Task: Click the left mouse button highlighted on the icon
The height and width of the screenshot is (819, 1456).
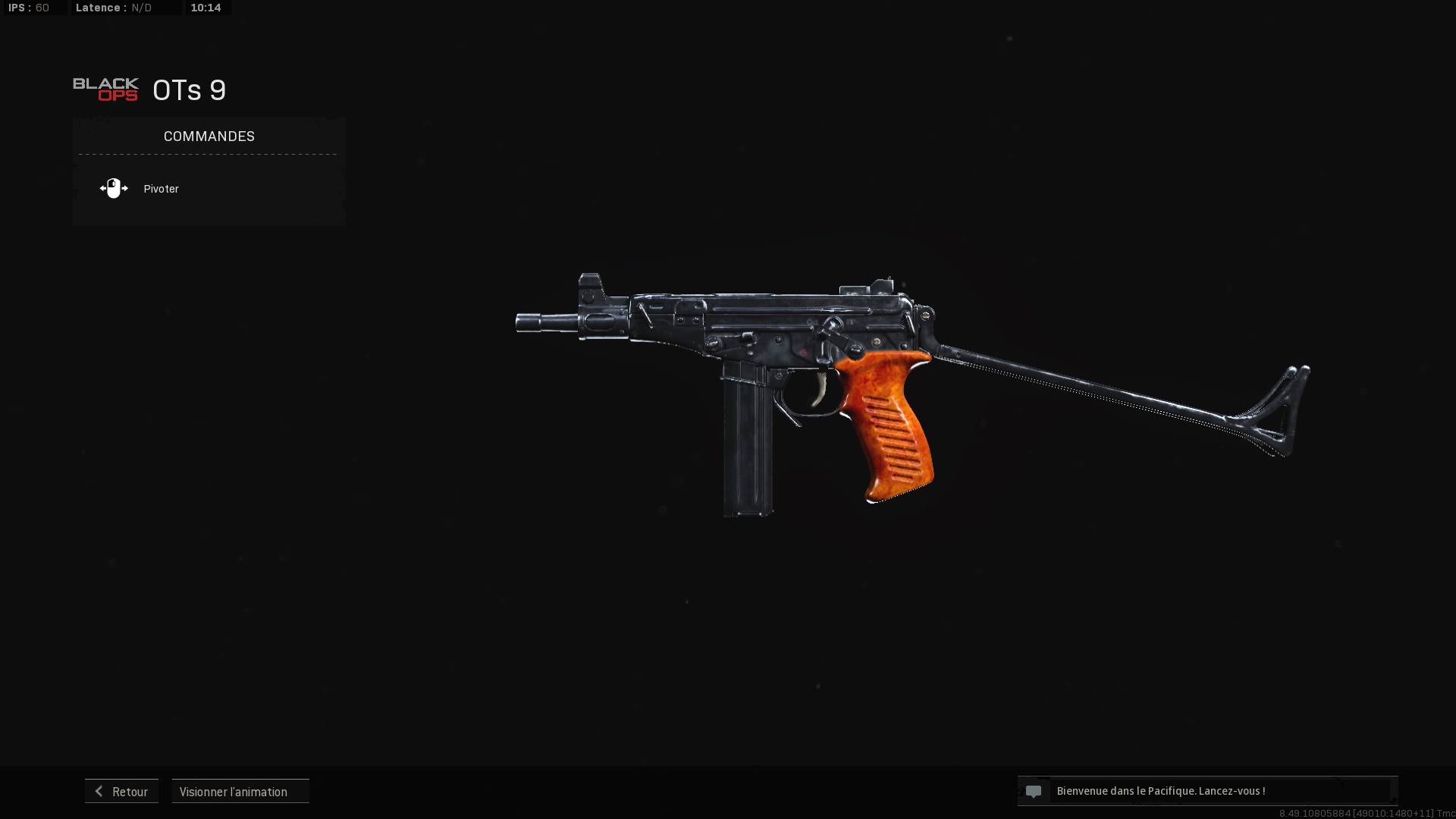Action: click(111, 184)
